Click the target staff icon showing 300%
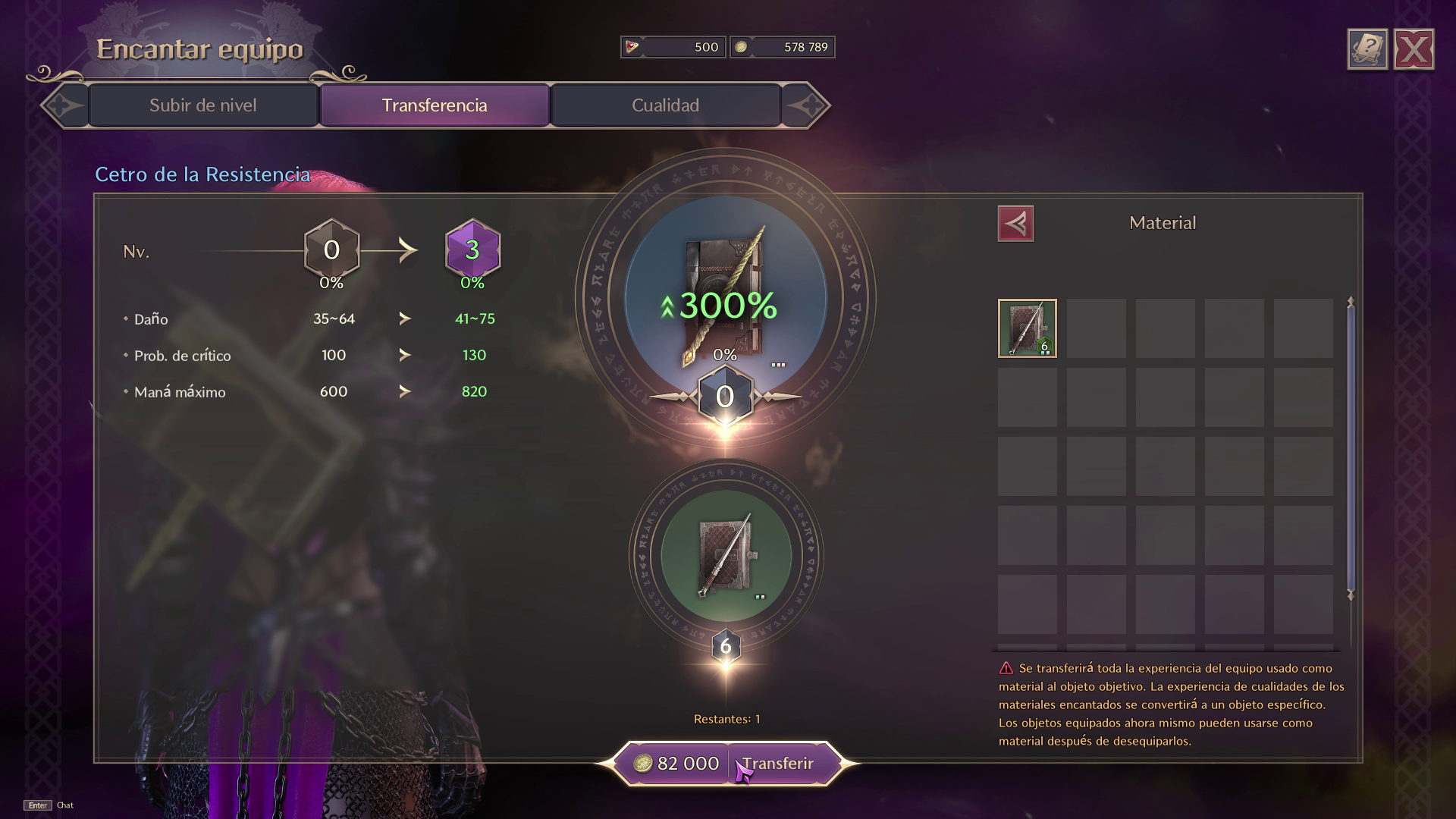The image size is (1456, 819). [725, 300]
